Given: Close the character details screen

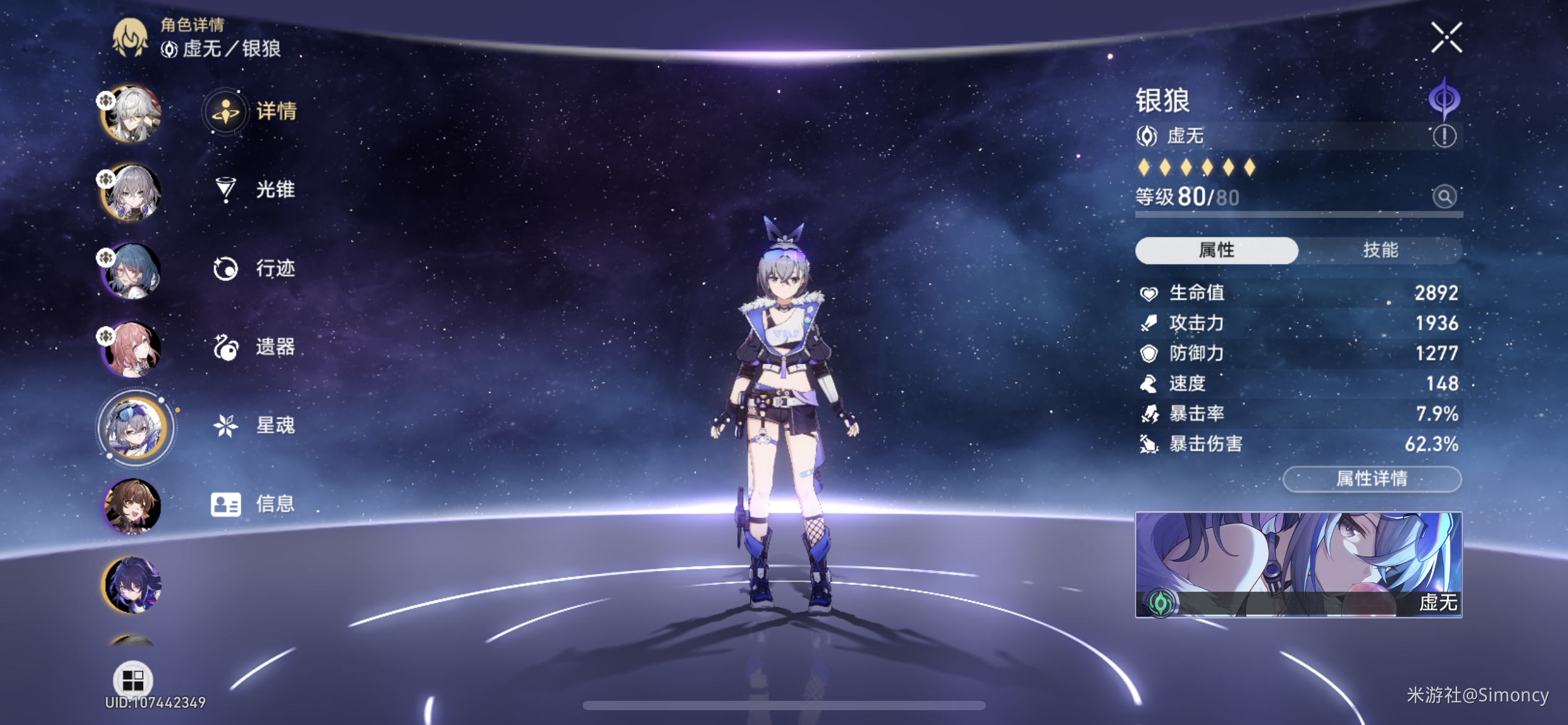Looking at the screenshot, I should tap(1446, 38).
